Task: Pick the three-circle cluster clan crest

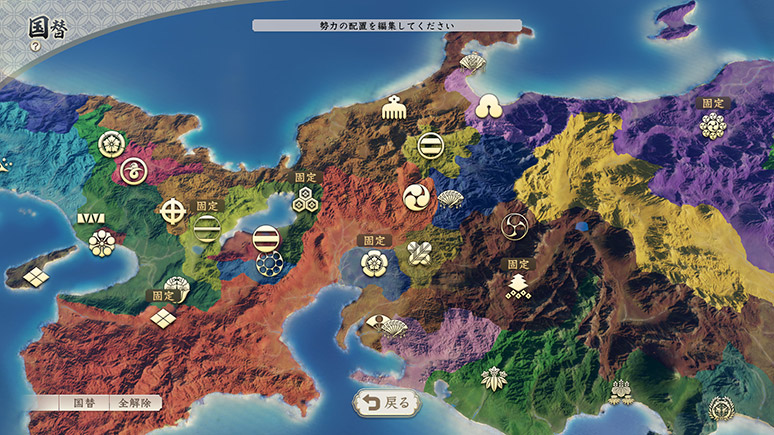Action: [489, 105]
